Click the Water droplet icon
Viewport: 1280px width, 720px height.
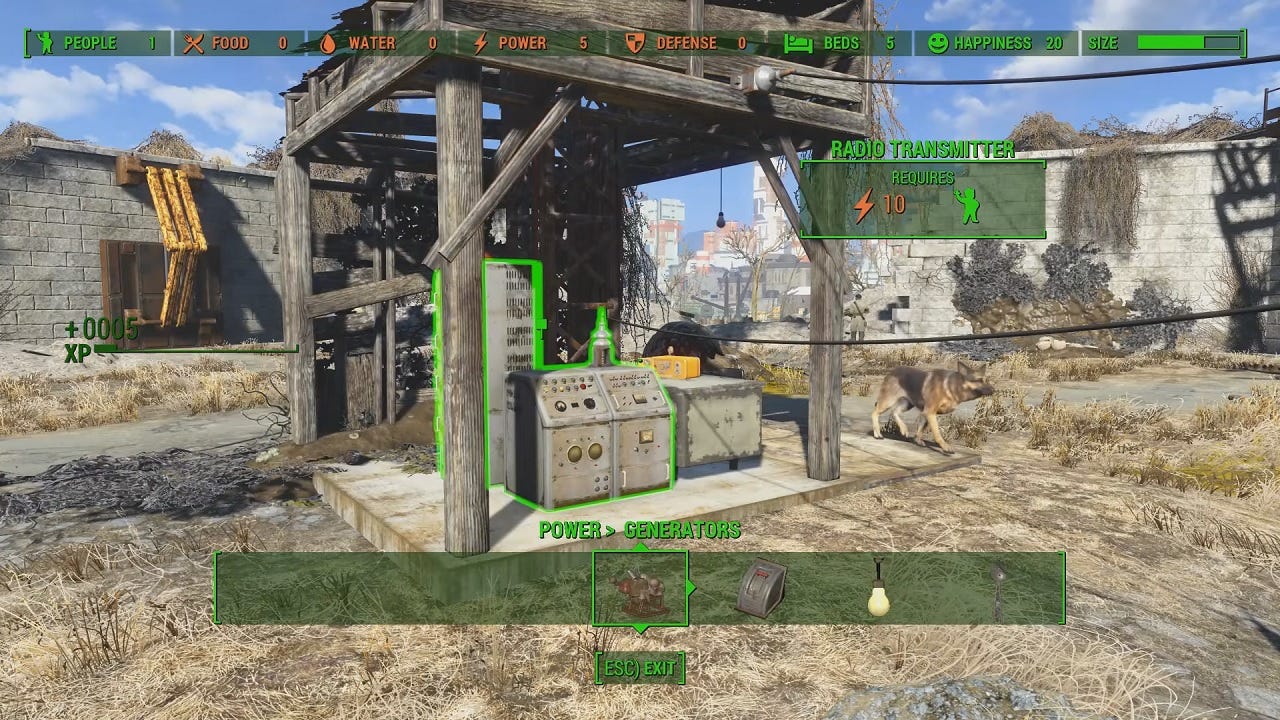[x=329, y=43]
